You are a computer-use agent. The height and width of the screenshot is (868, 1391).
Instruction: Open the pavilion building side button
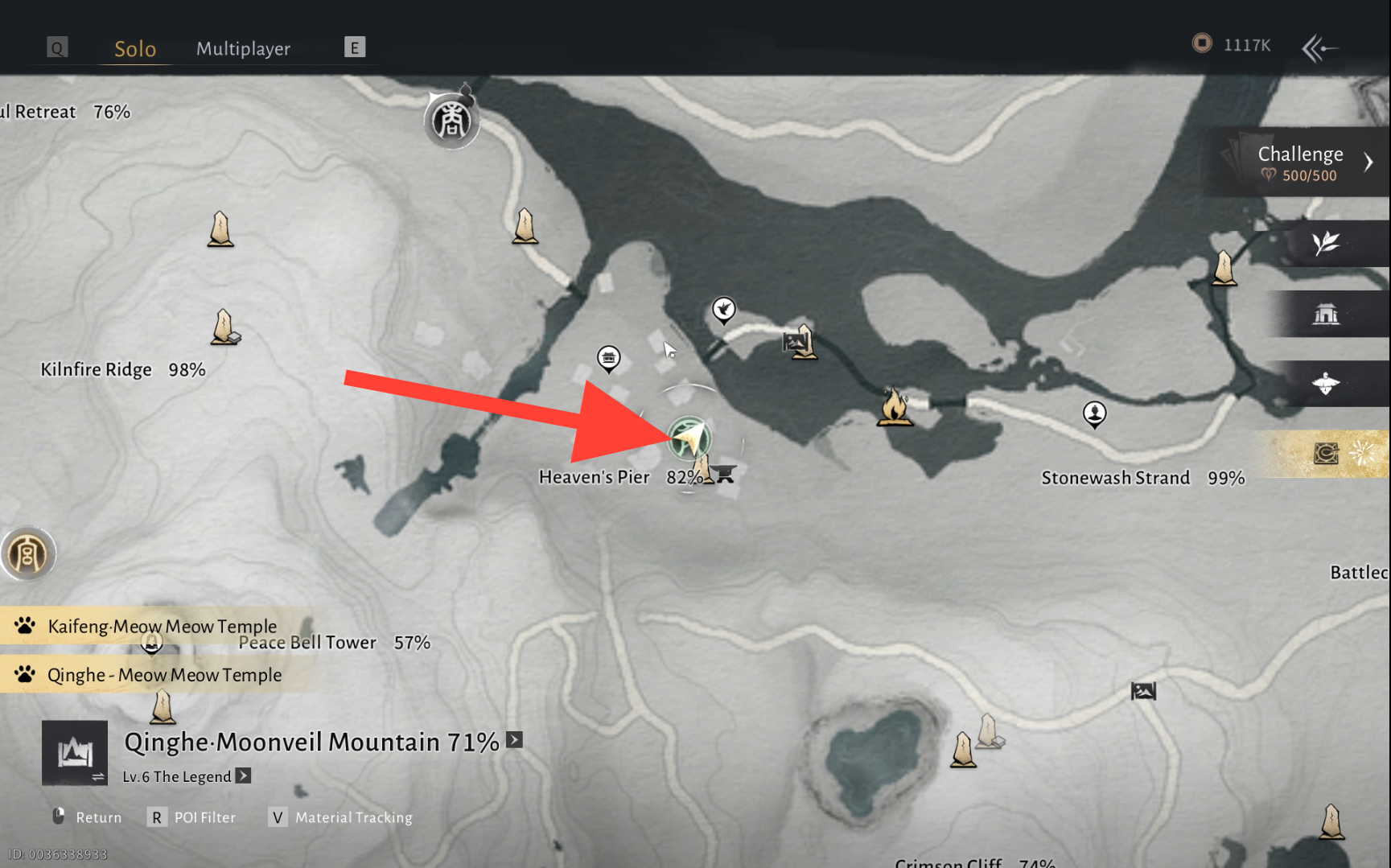click(1326, 314)
